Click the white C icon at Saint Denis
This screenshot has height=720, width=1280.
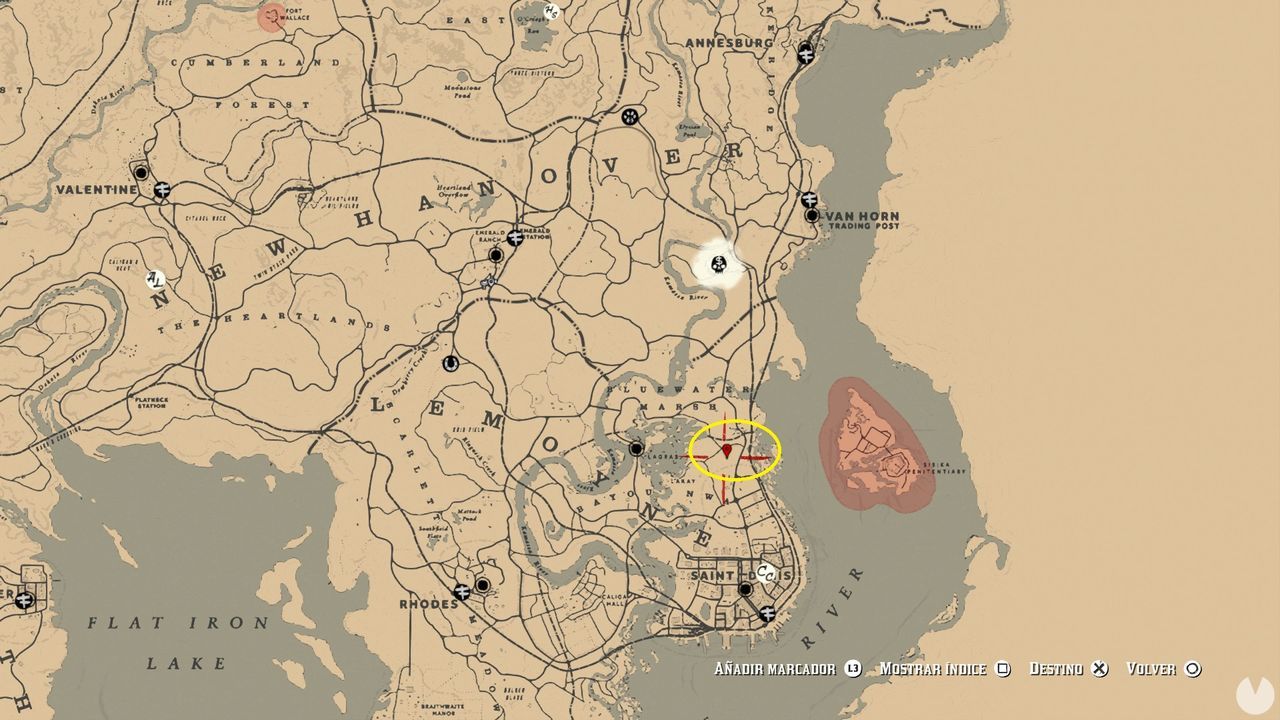(765, 572)
